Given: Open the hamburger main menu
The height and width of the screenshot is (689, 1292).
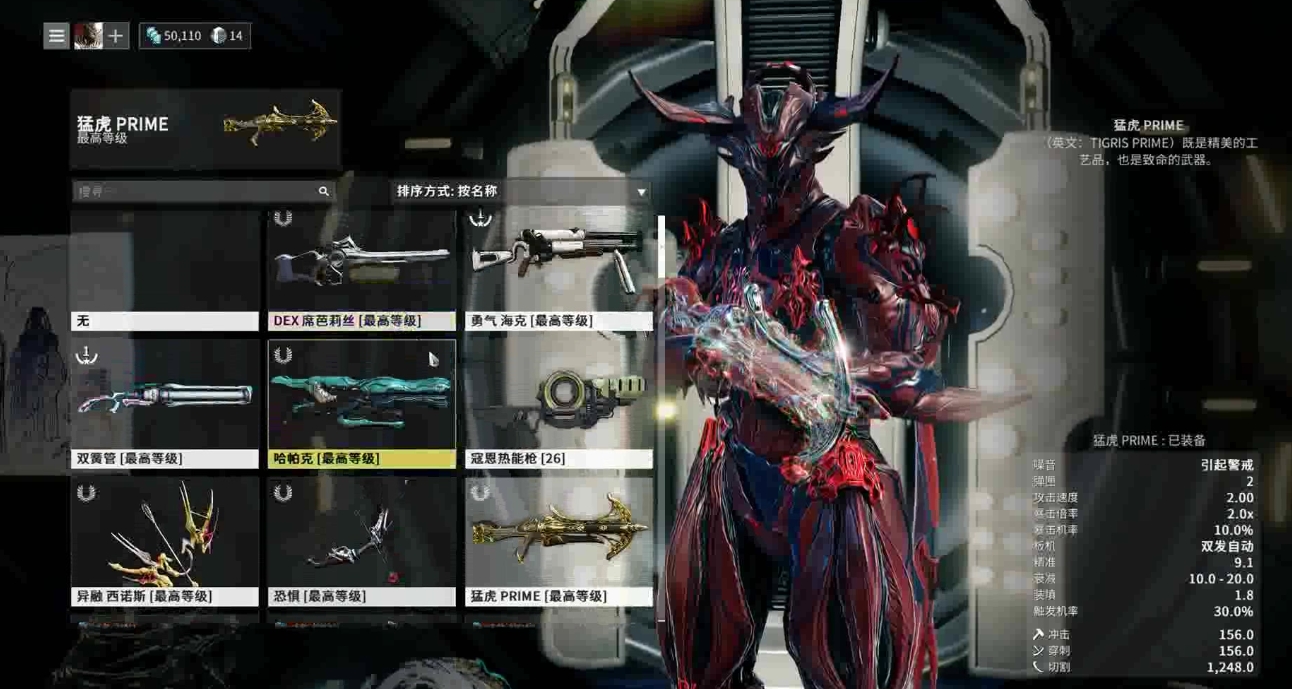Looking at the screenshot, I should point(56,36).
